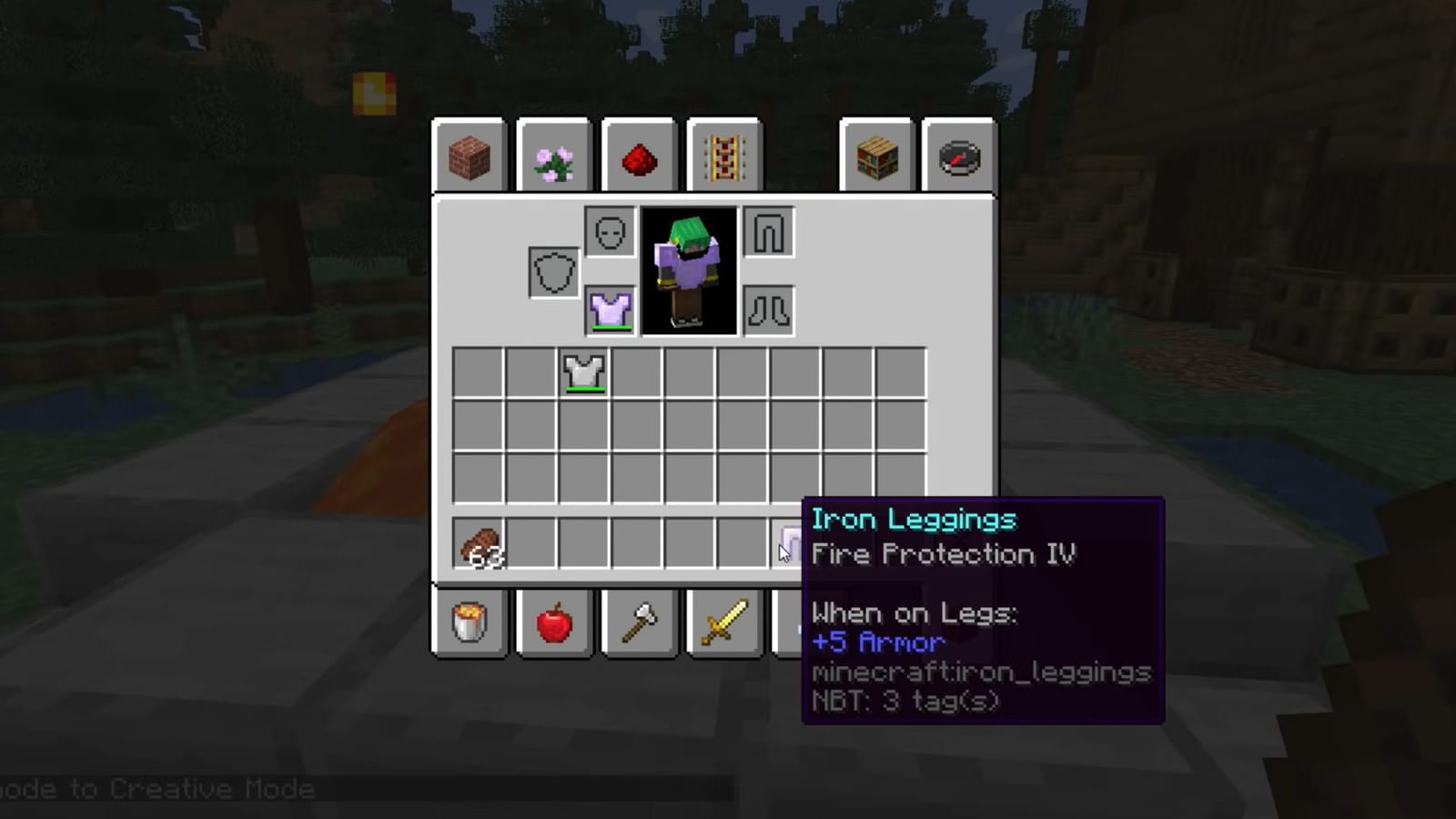
Task: Click the empty leggings armor slot
Action: click(768, 232)
